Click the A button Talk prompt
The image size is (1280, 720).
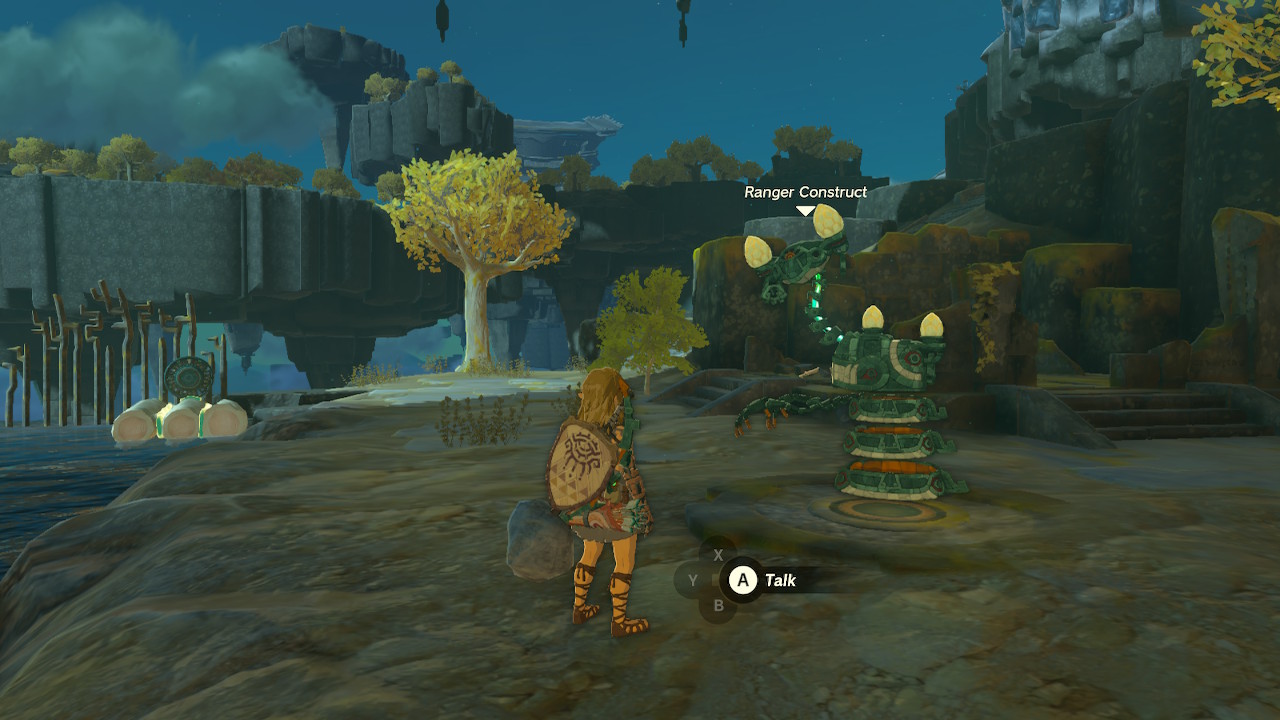point(780,580)
